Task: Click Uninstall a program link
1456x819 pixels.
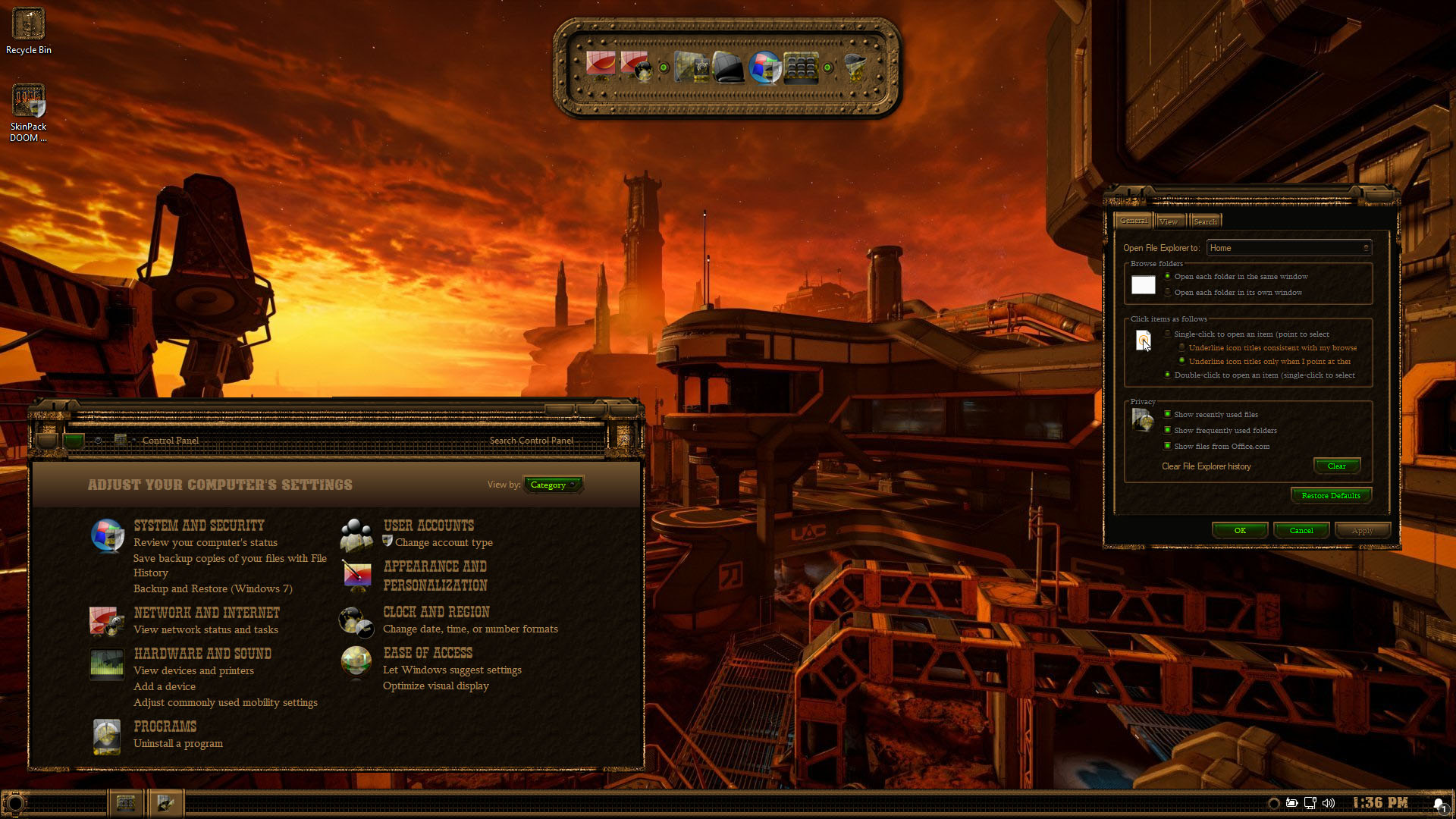Action: coord(178,743)
